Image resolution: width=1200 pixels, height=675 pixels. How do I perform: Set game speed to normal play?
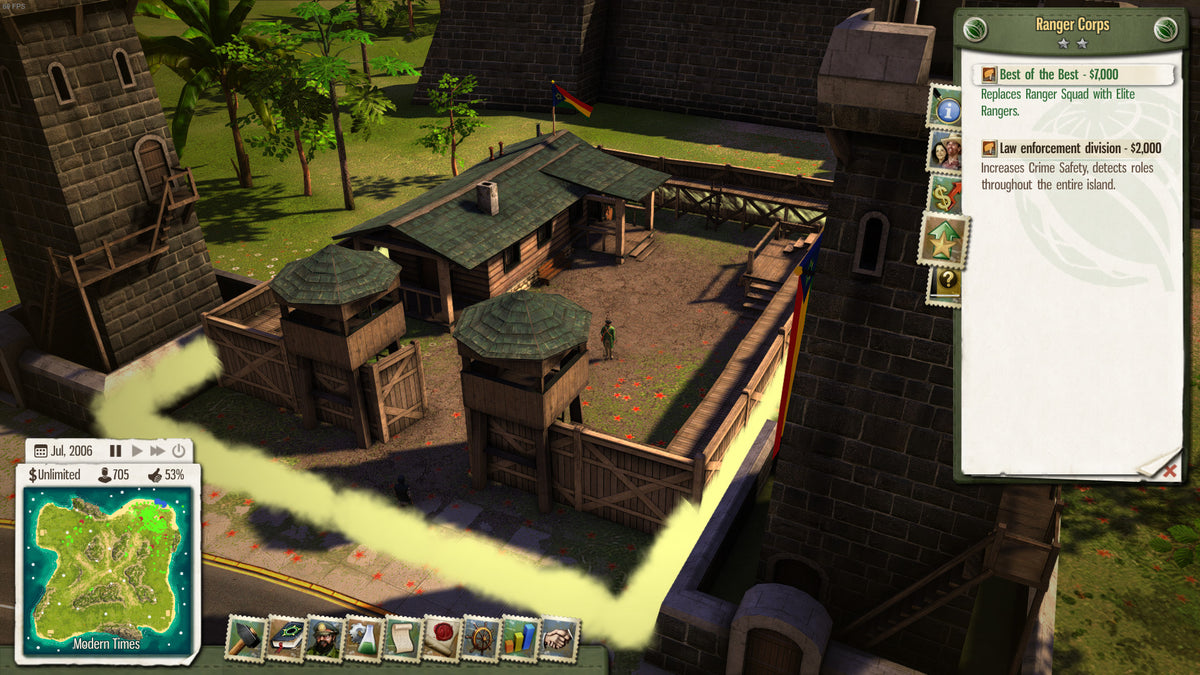click(x=137, y=451)
